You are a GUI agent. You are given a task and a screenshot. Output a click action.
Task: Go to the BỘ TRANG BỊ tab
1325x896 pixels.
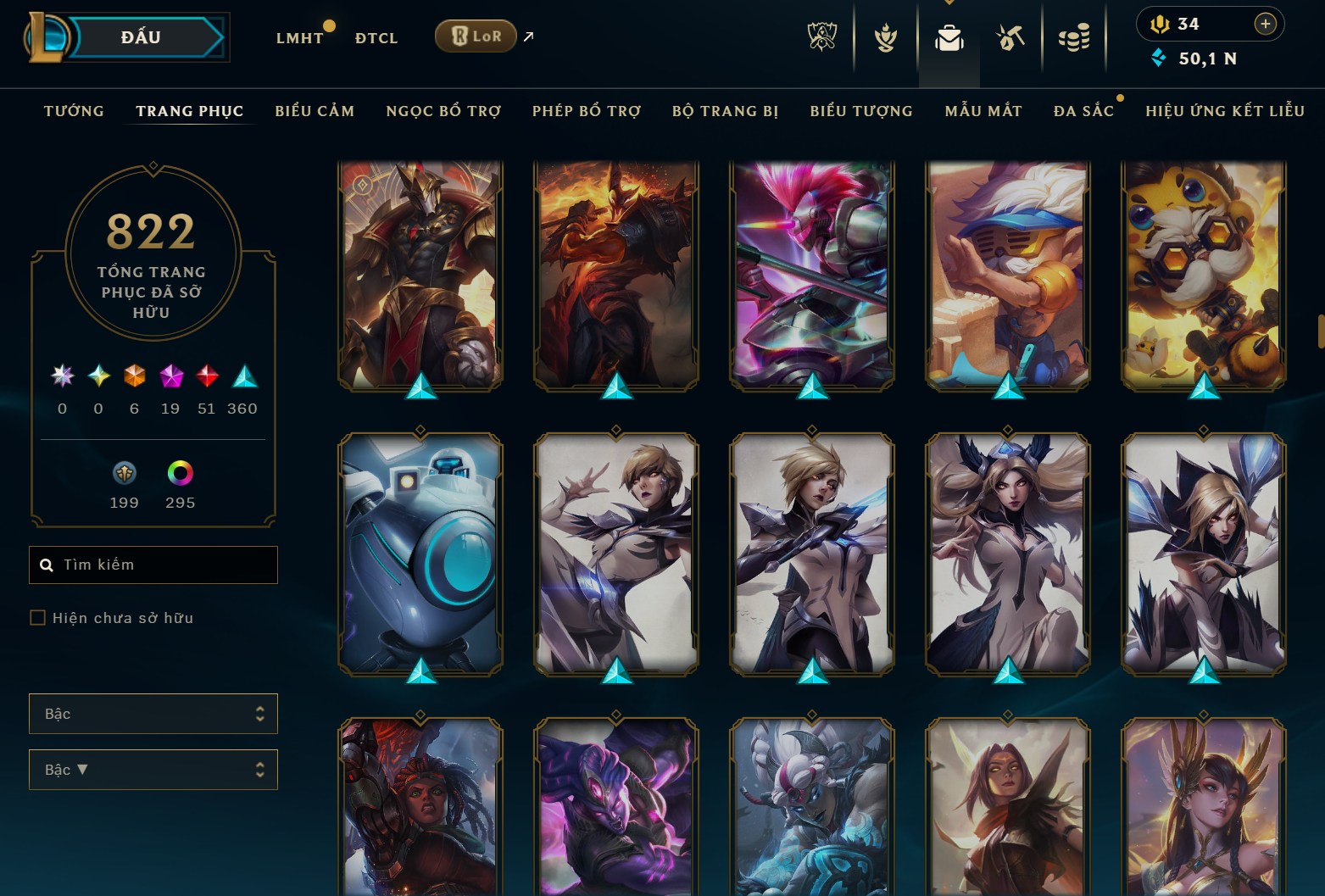tap(725, 111)
